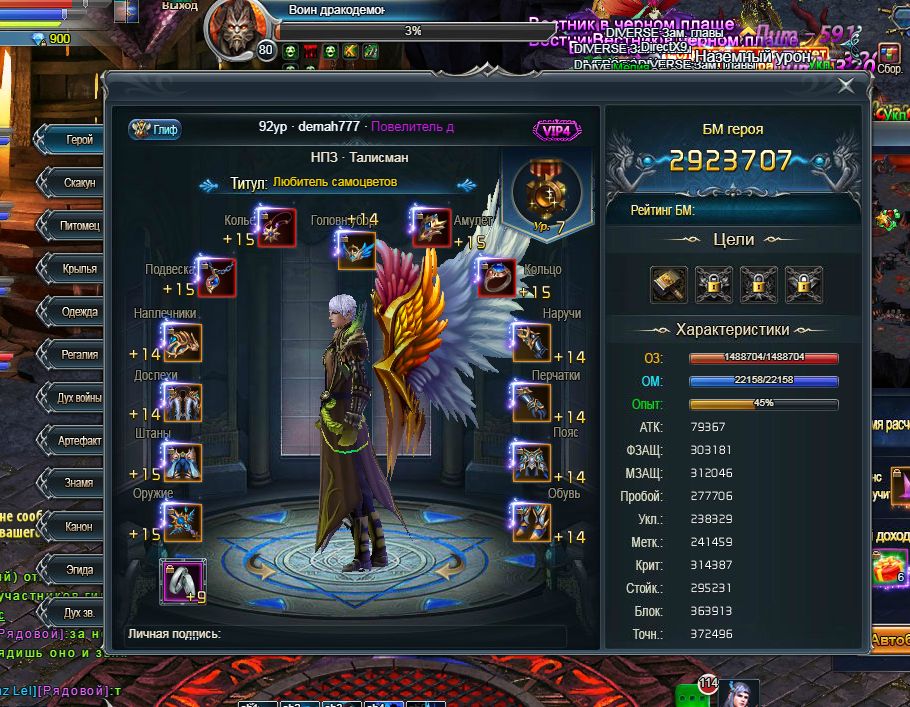Choose the Знамя tab
This screenshot has width=910, height=707.
(78, 483)
